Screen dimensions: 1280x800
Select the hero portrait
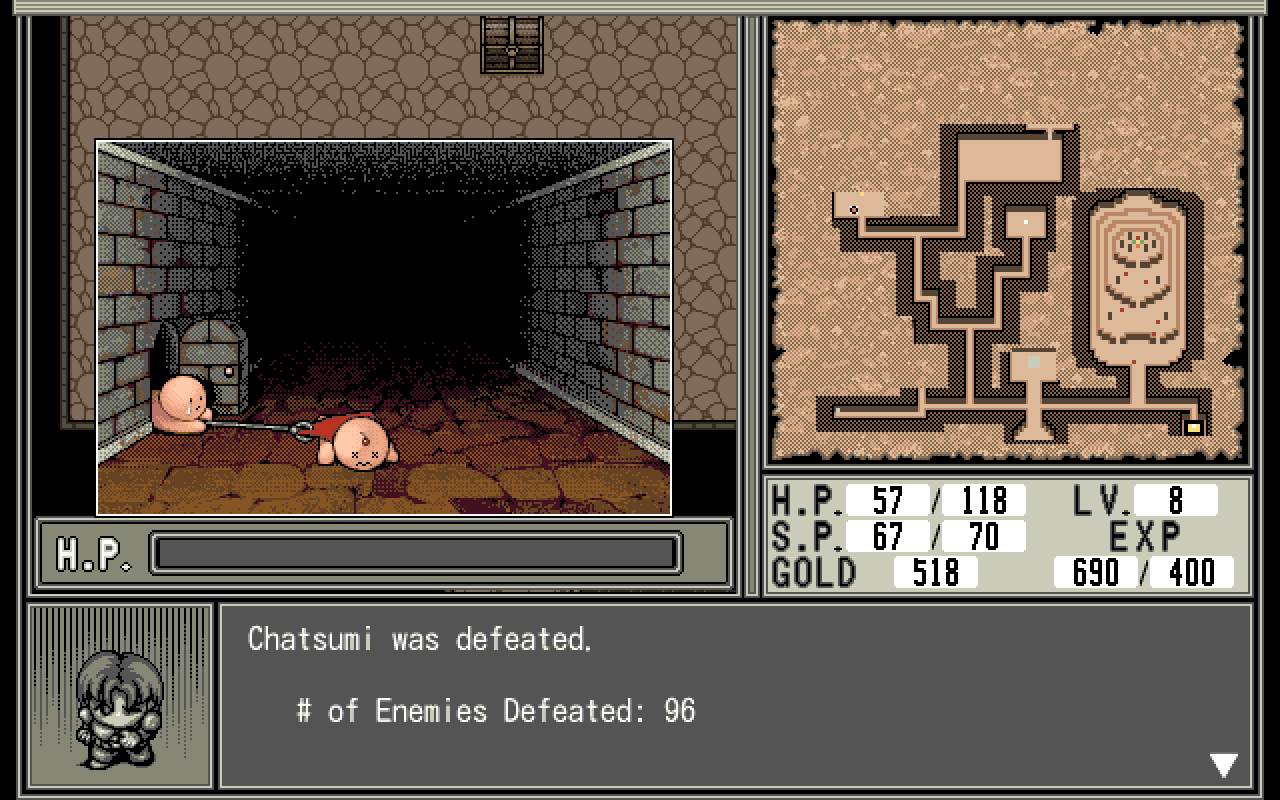(x=120, y=696)
